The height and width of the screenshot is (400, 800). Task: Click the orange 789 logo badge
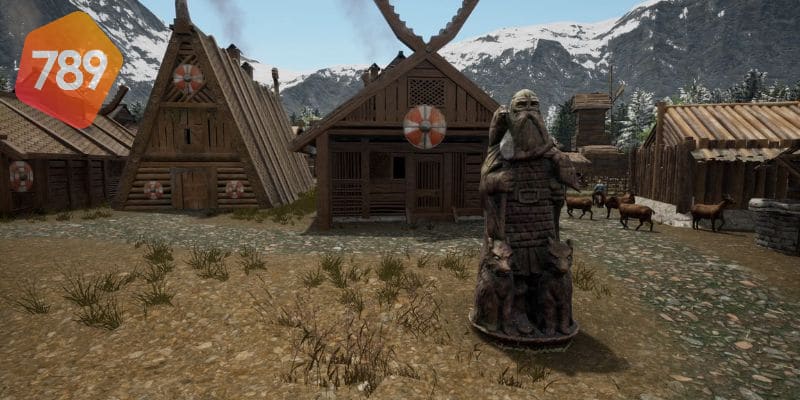coord(68,69)
